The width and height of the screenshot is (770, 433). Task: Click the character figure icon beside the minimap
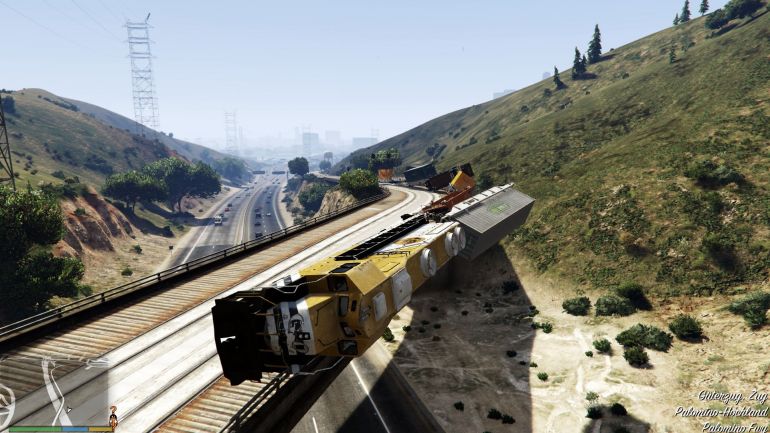[x=113, y=416]
